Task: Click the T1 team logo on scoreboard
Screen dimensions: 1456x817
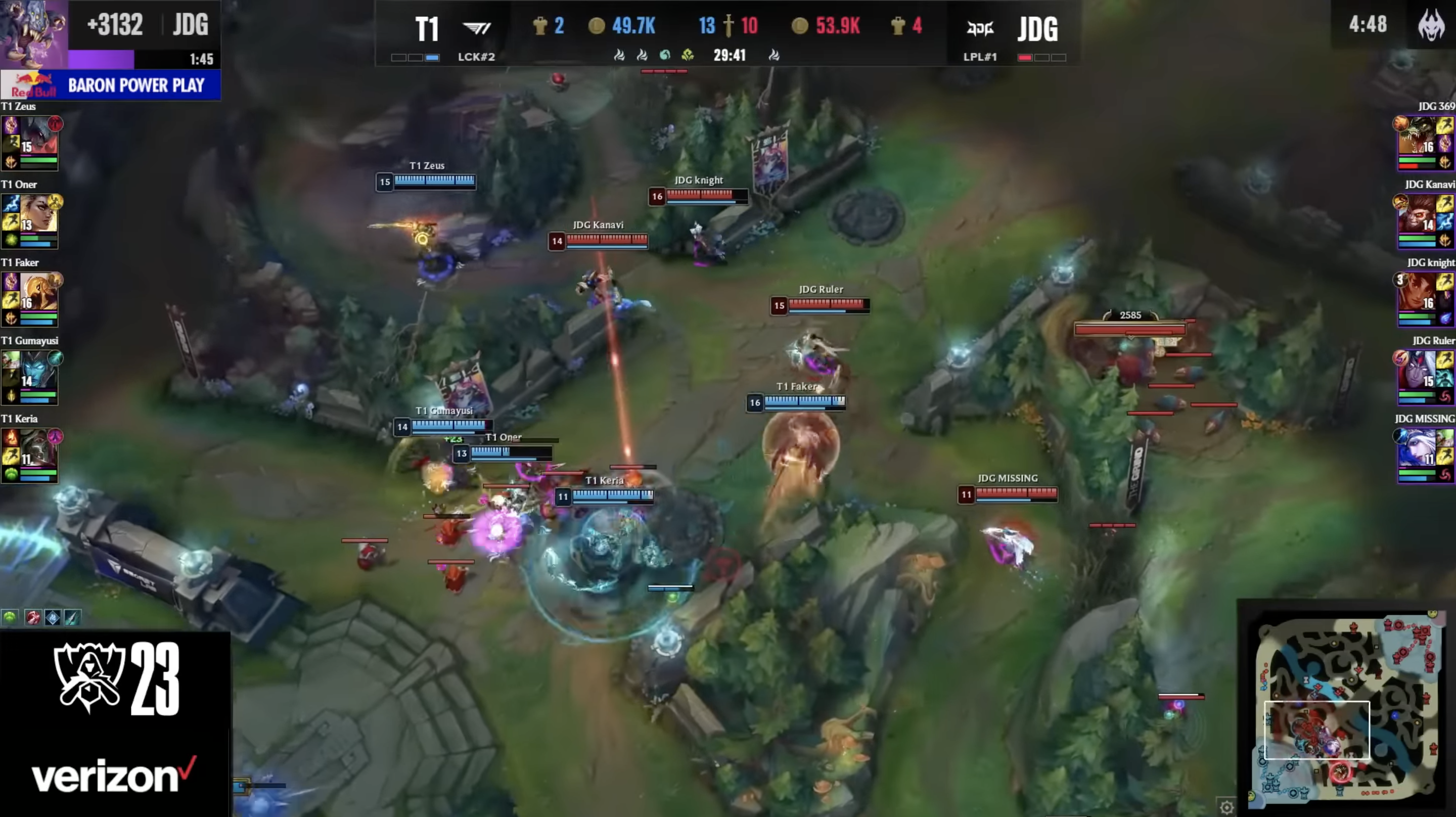Action: pos(476,28)
